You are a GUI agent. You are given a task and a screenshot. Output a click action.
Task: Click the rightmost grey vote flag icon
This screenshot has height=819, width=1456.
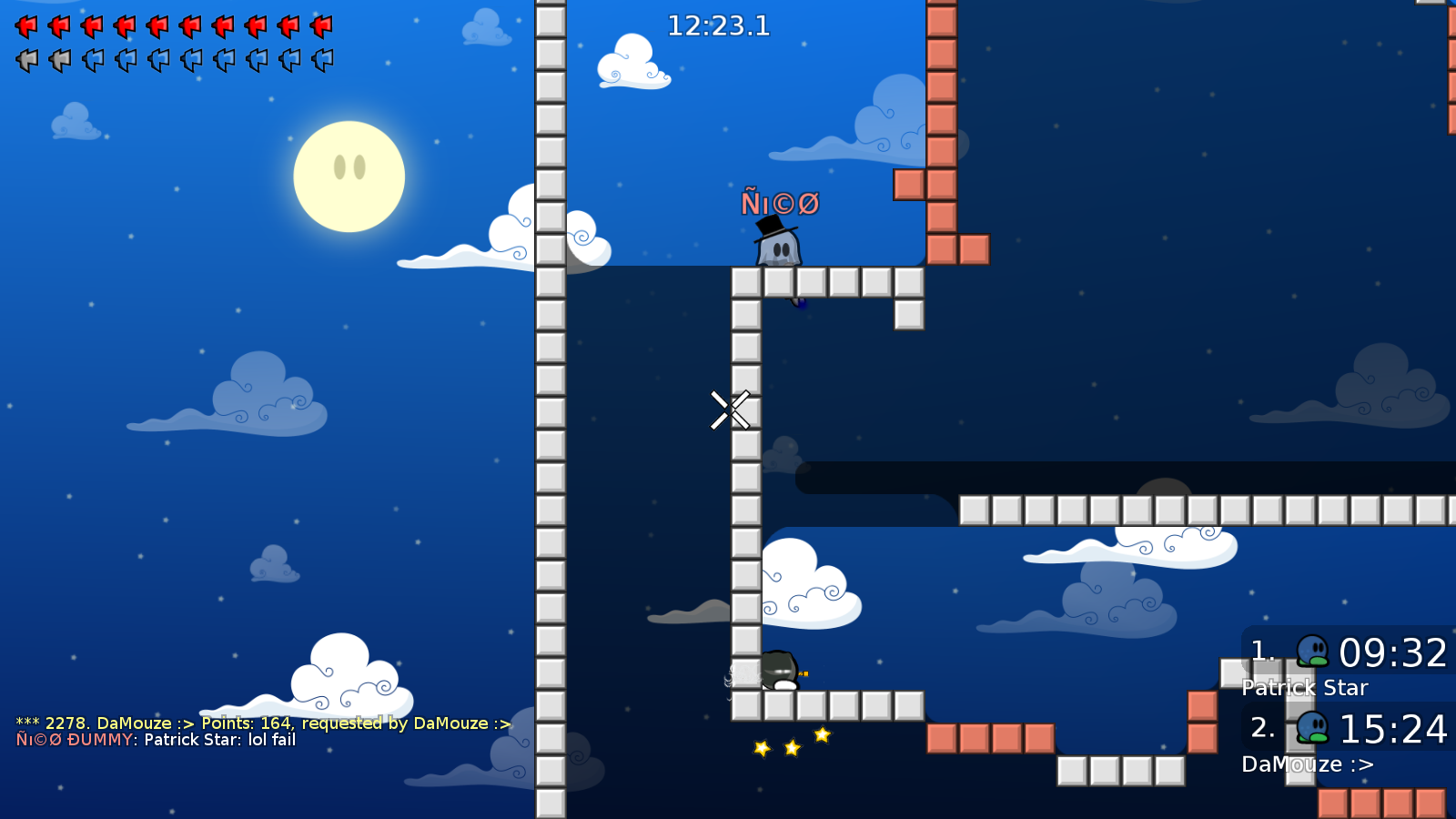coord(320,59)
